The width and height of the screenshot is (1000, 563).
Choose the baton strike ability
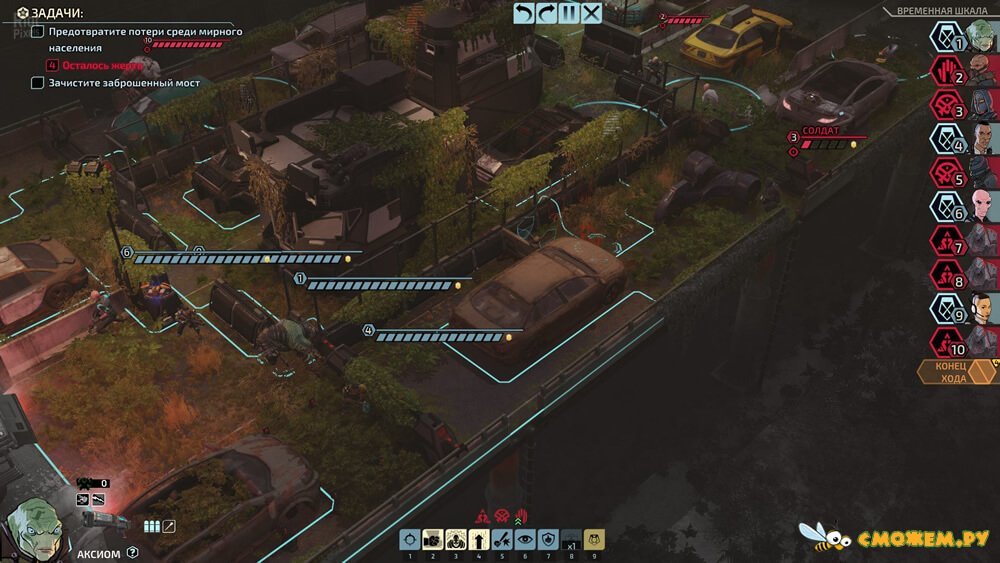coord(502,540)
